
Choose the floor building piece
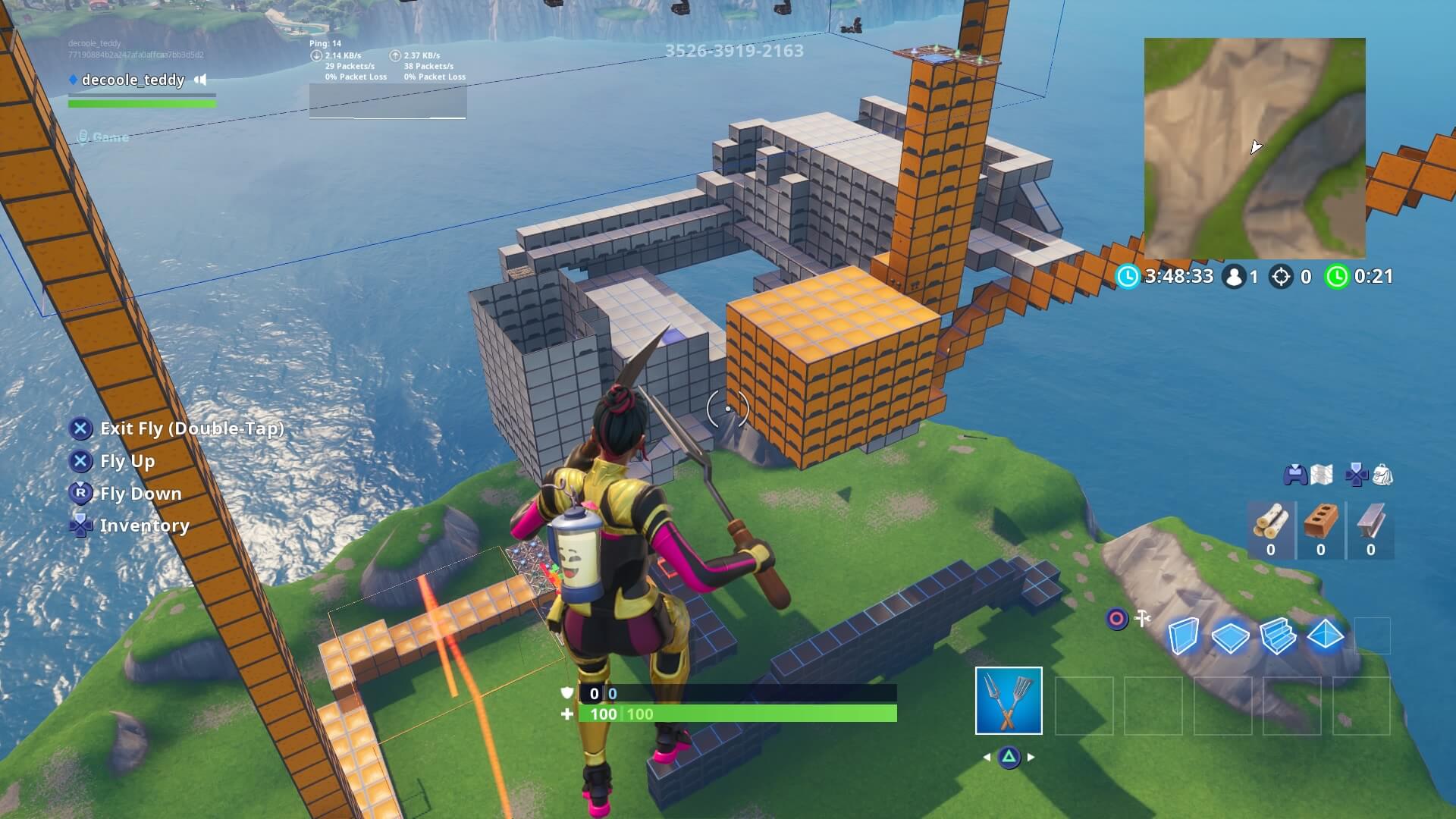(x=1230, y=637)
